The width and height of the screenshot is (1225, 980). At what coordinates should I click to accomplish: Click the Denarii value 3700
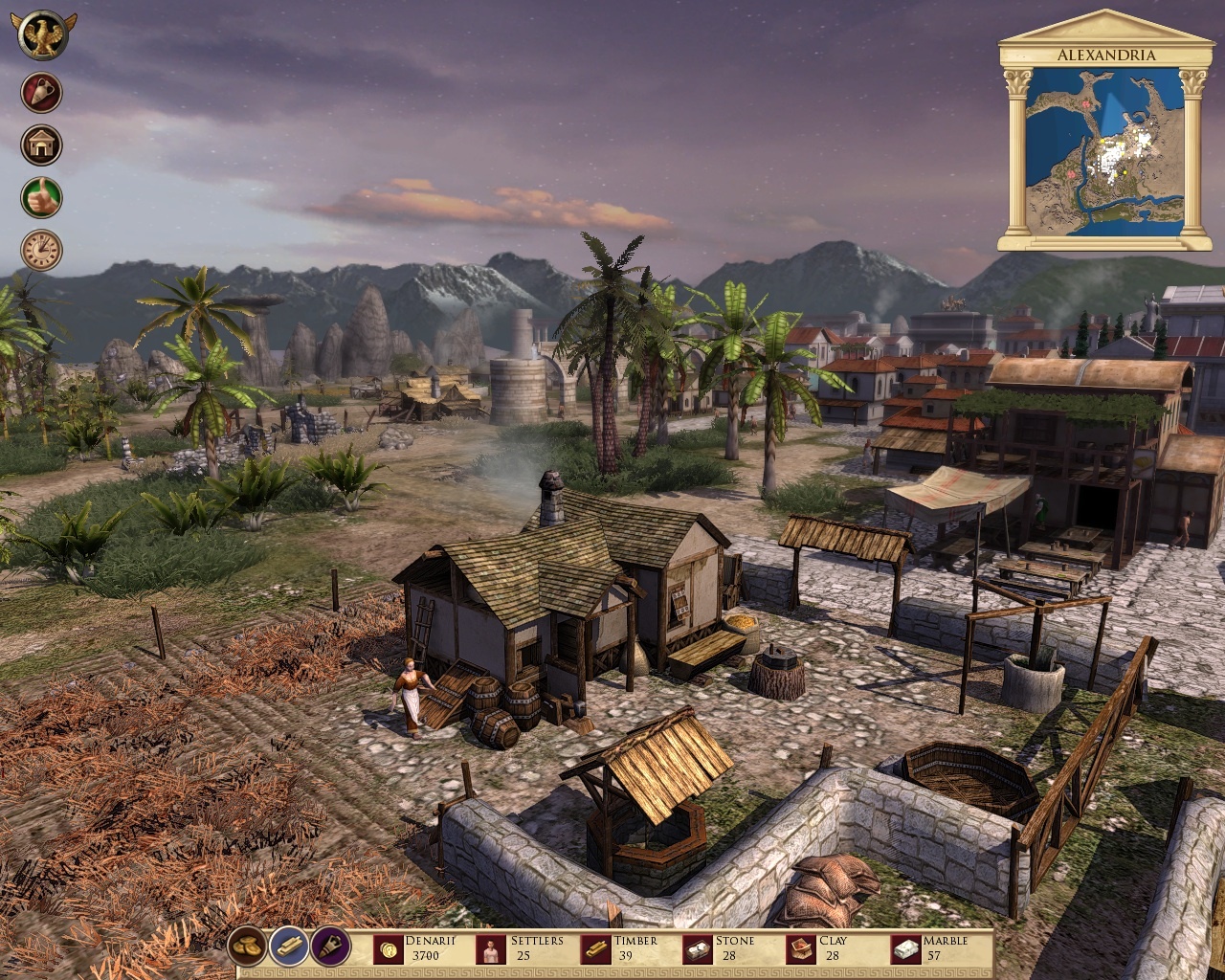tap(429, 956)
